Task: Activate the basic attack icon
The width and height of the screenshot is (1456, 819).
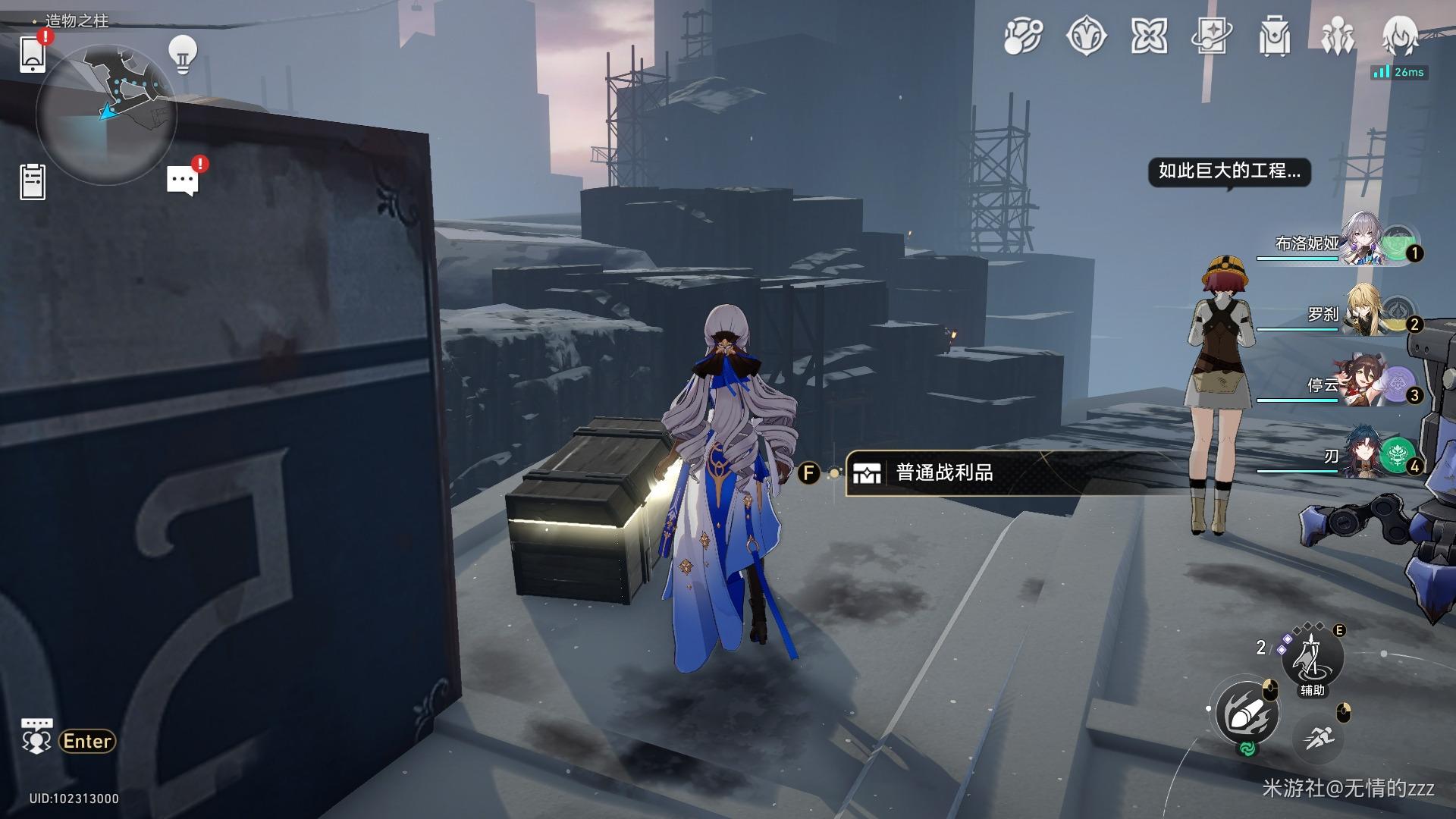Action: pos(1247,714)
